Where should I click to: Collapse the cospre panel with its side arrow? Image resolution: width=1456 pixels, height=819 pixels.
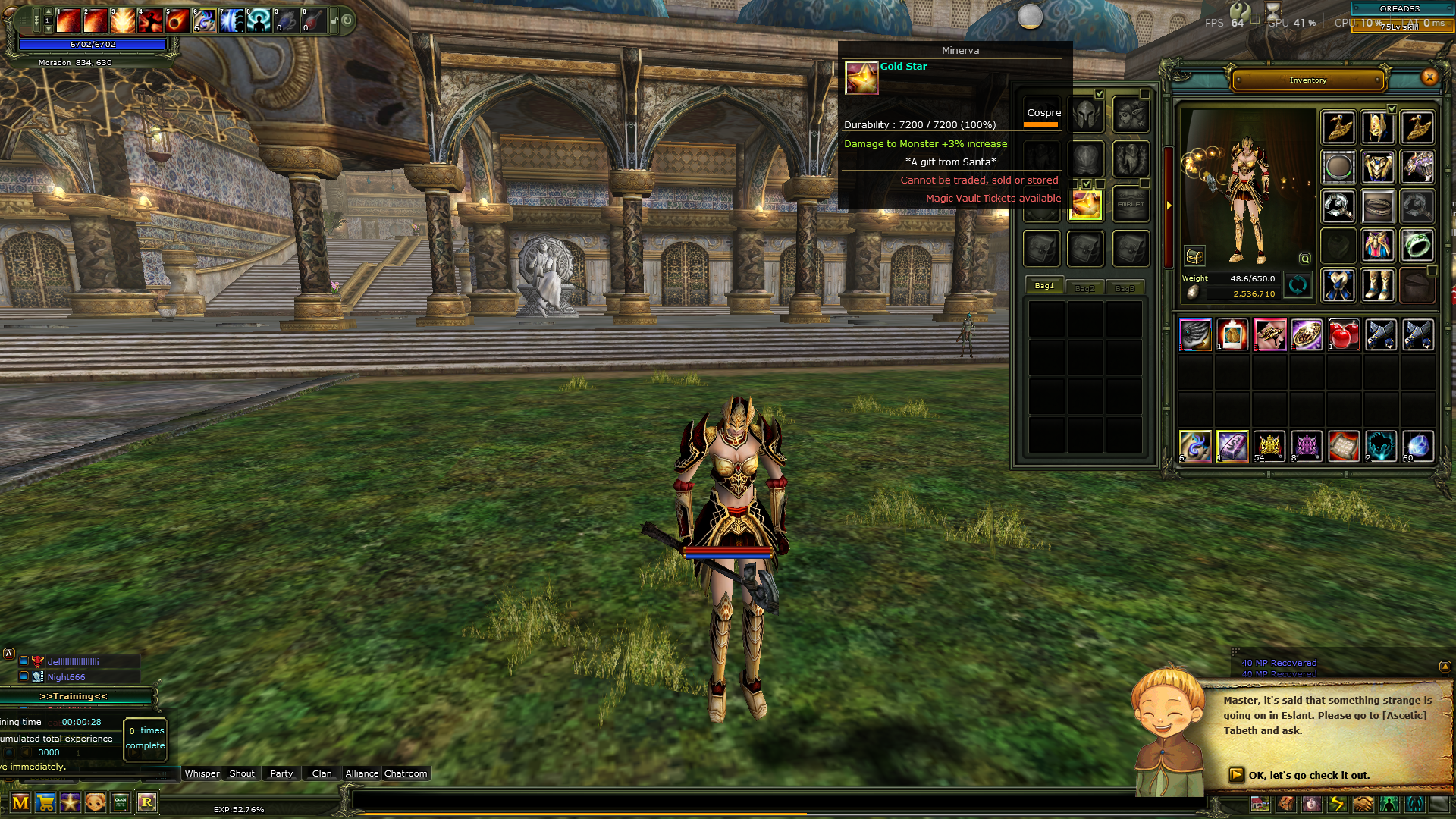(1169, 206)
